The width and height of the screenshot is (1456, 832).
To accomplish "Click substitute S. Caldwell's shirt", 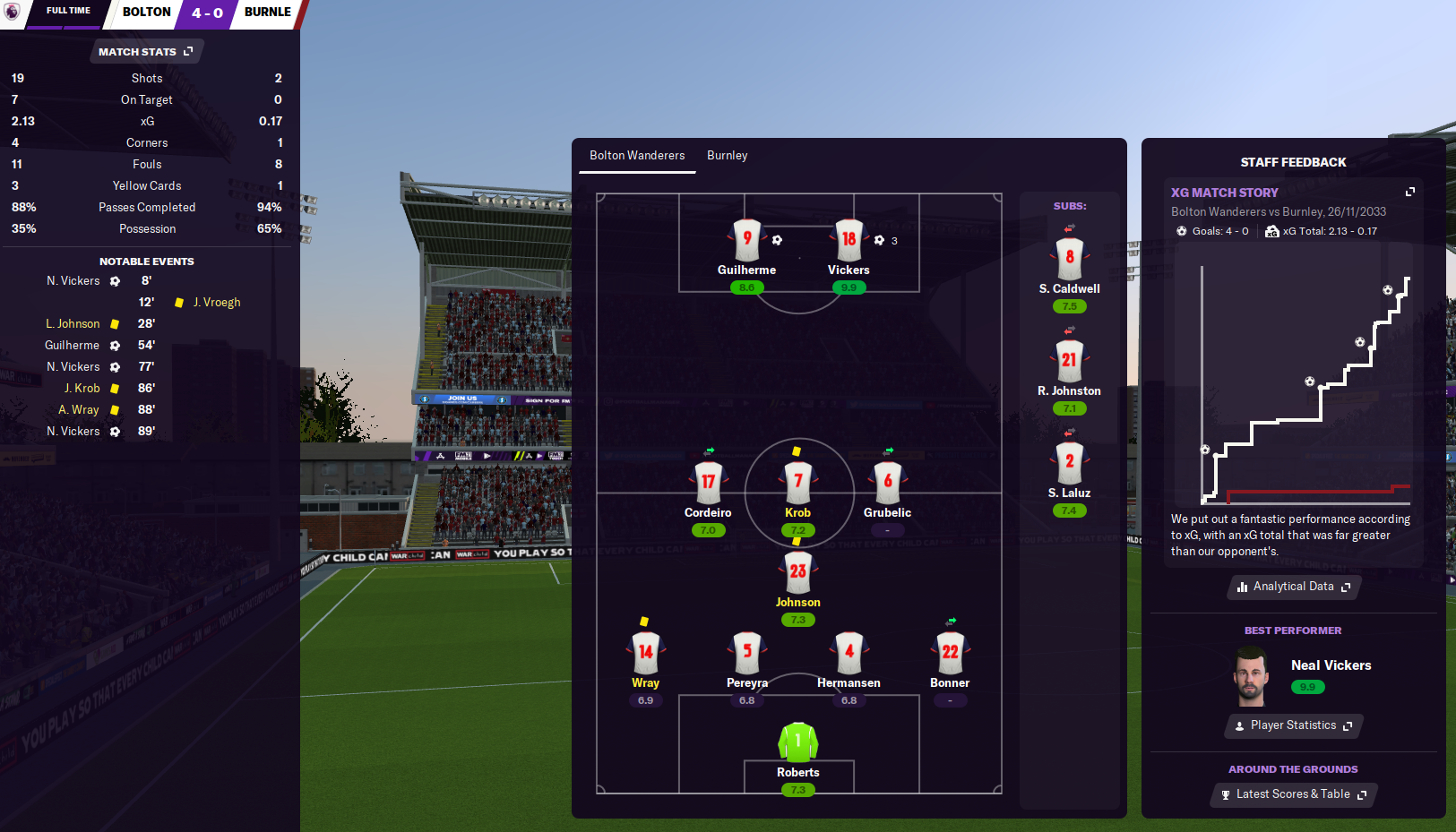I will pyautogui.click(x=1069, y=259).
